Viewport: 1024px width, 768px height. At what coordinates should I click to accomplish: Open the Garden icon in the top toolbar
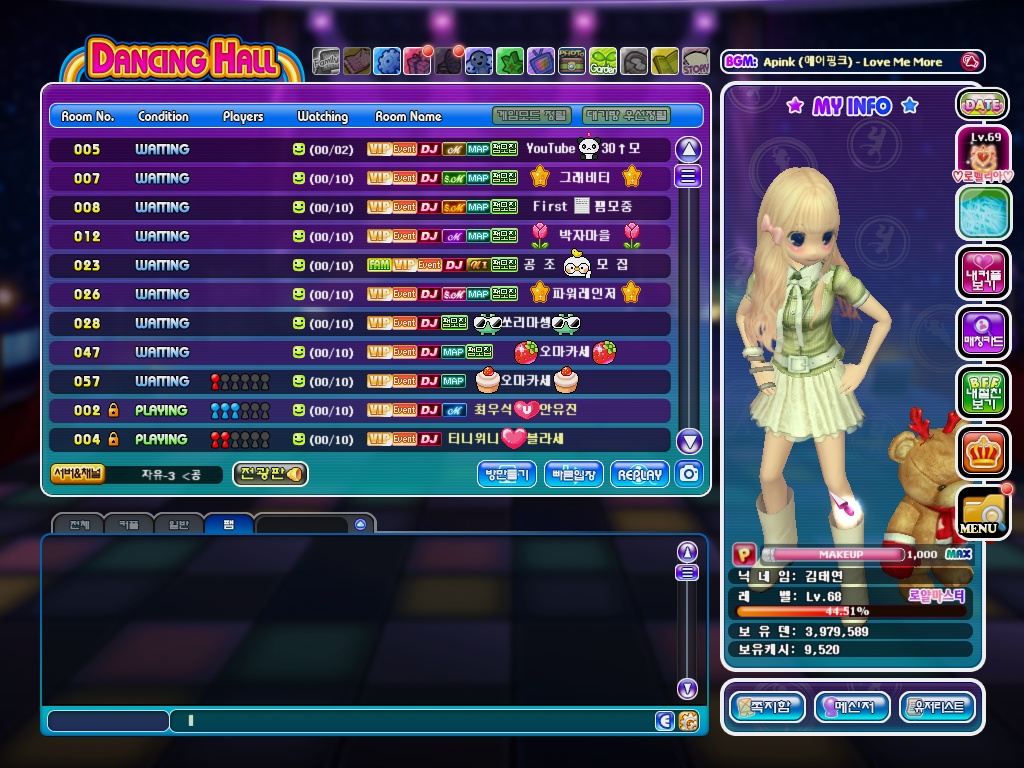pyautogui.click(x=603, y=62)
